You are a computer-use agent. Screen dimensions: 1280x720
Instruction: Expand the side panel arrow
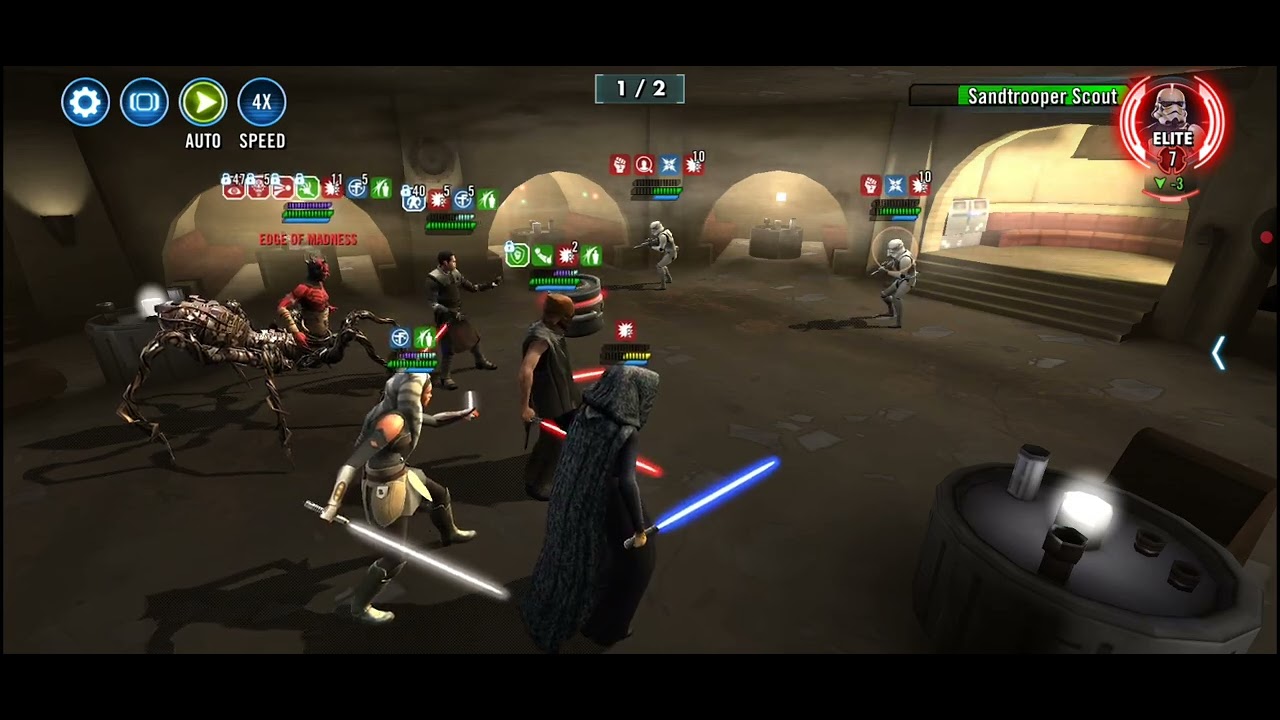tap(1218, 353)
